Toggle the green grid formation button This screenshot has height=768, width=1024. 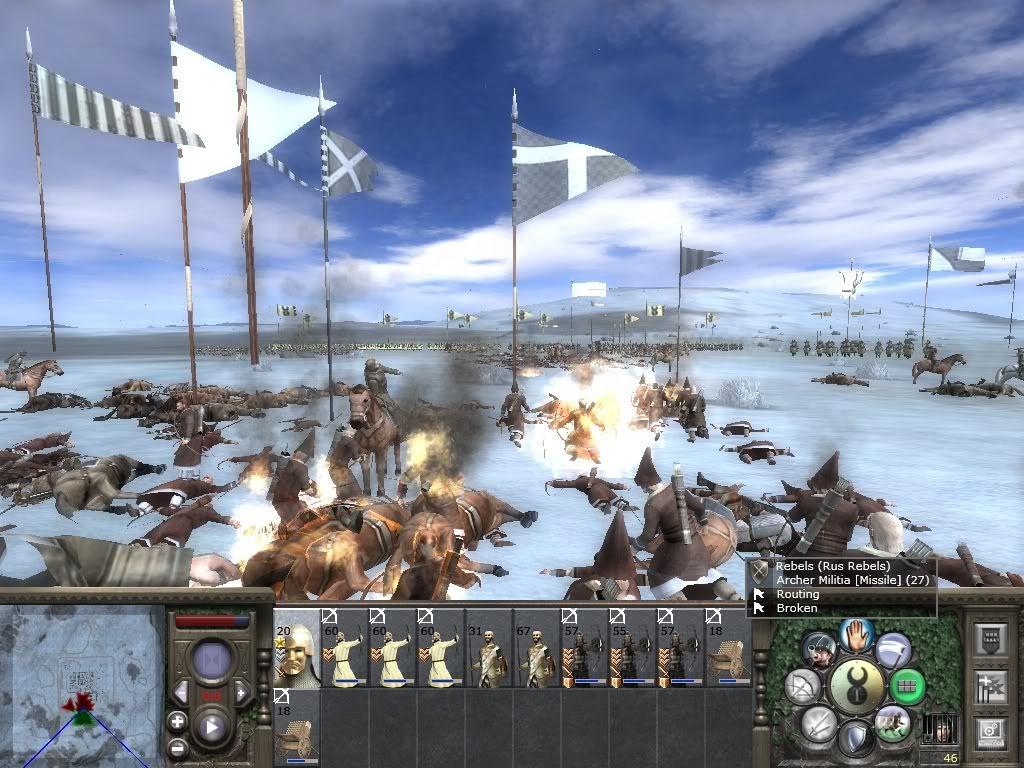click(x=909, y=686)
